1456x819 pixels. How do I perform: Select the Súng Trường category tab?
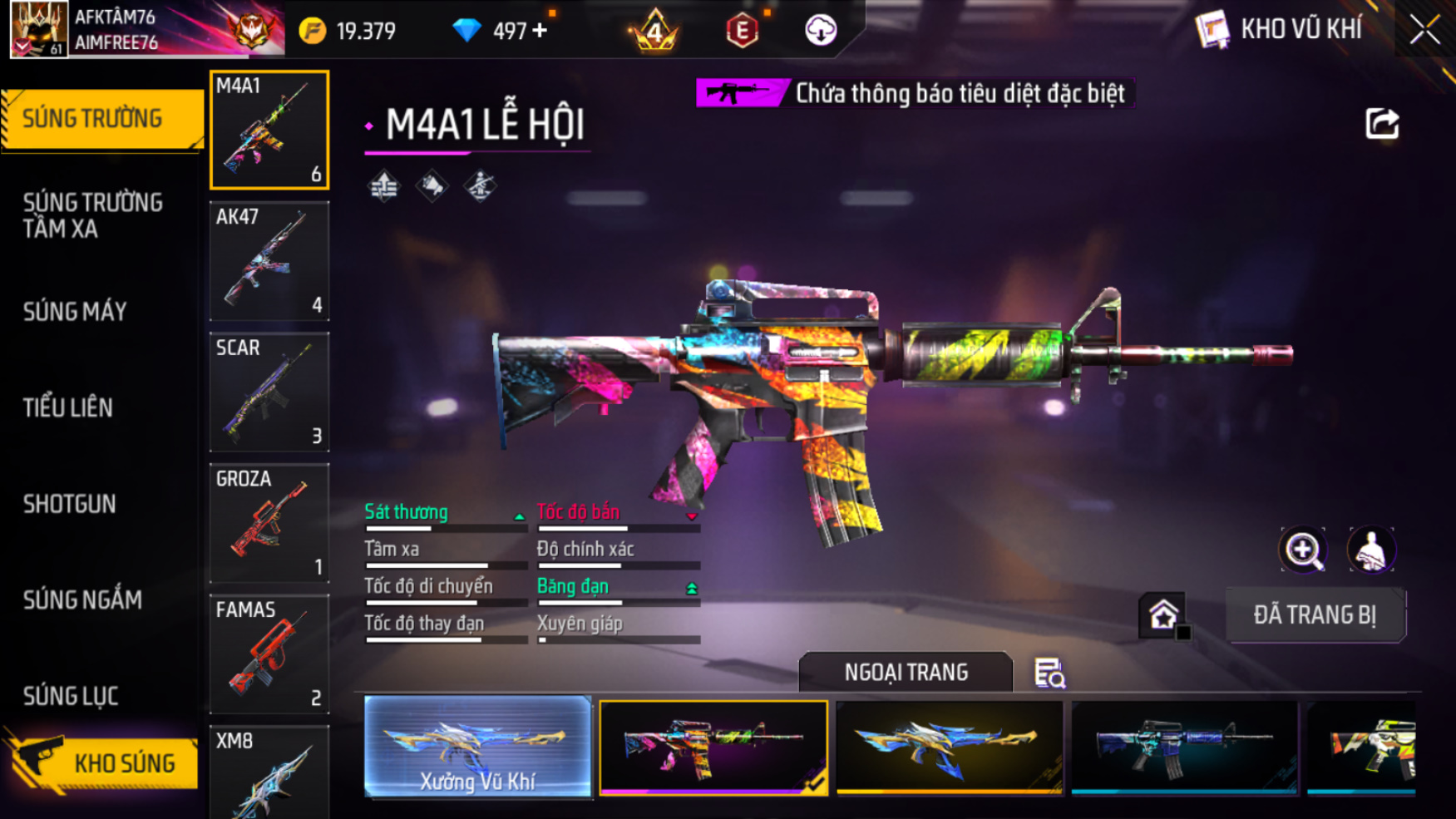[93, 119]
